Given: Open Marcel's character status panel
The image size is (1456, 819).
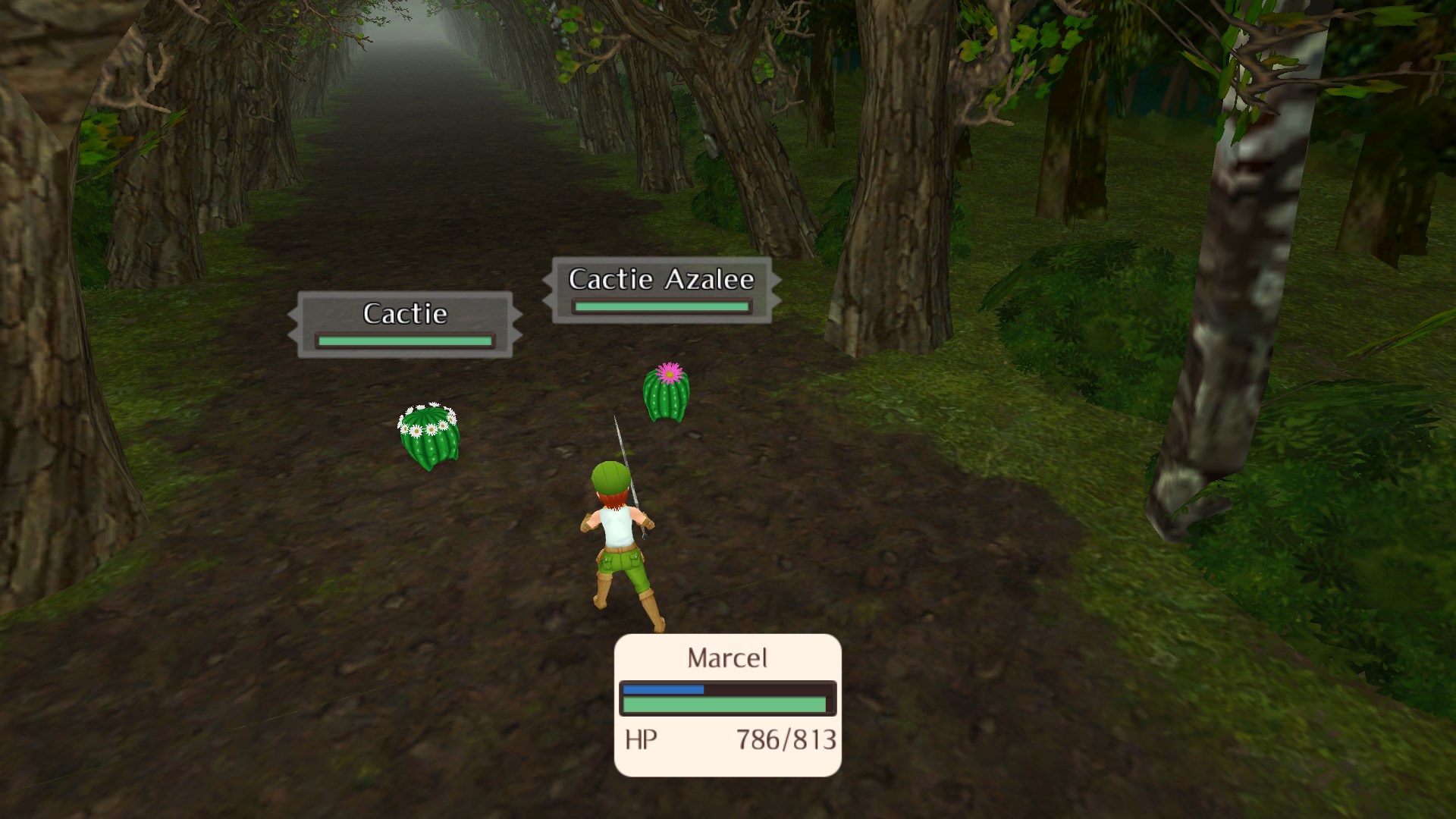Looking at the screenshot, I should coord(727,704).
